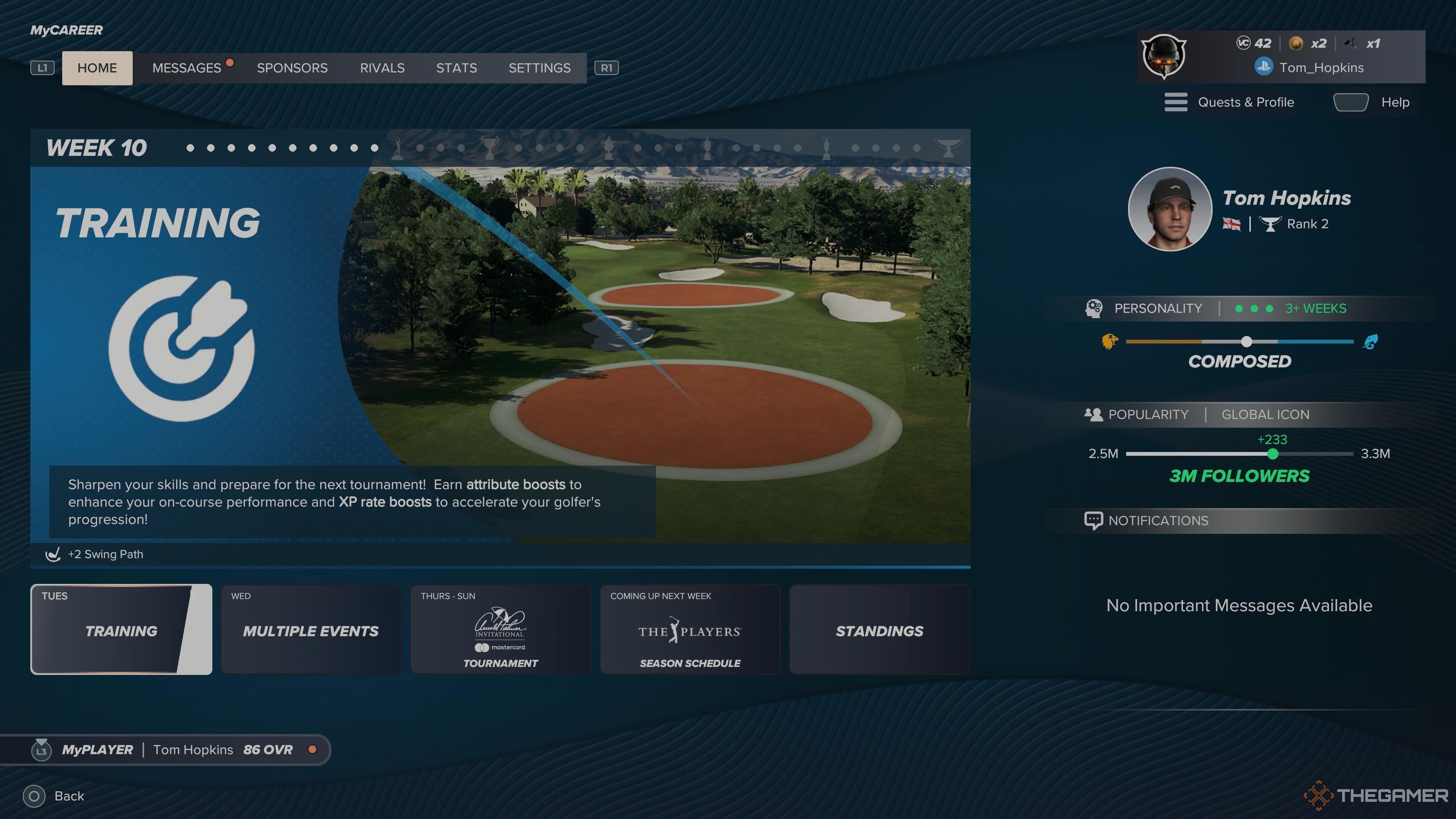The height and width of the screenshot is (819, 1456).
Task: Switch to the MESSAGES tab
Action: pos(187,68)
